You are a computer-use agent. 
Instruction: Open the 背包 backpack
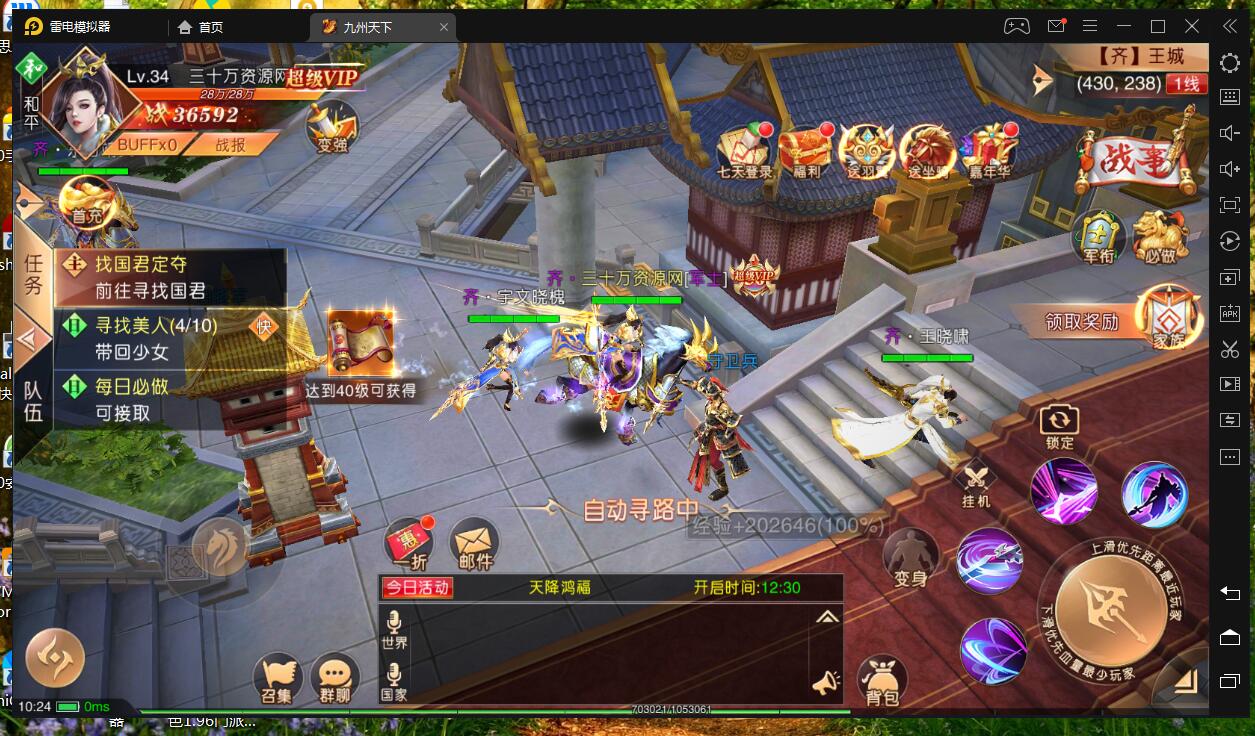[x=881, y=682]
